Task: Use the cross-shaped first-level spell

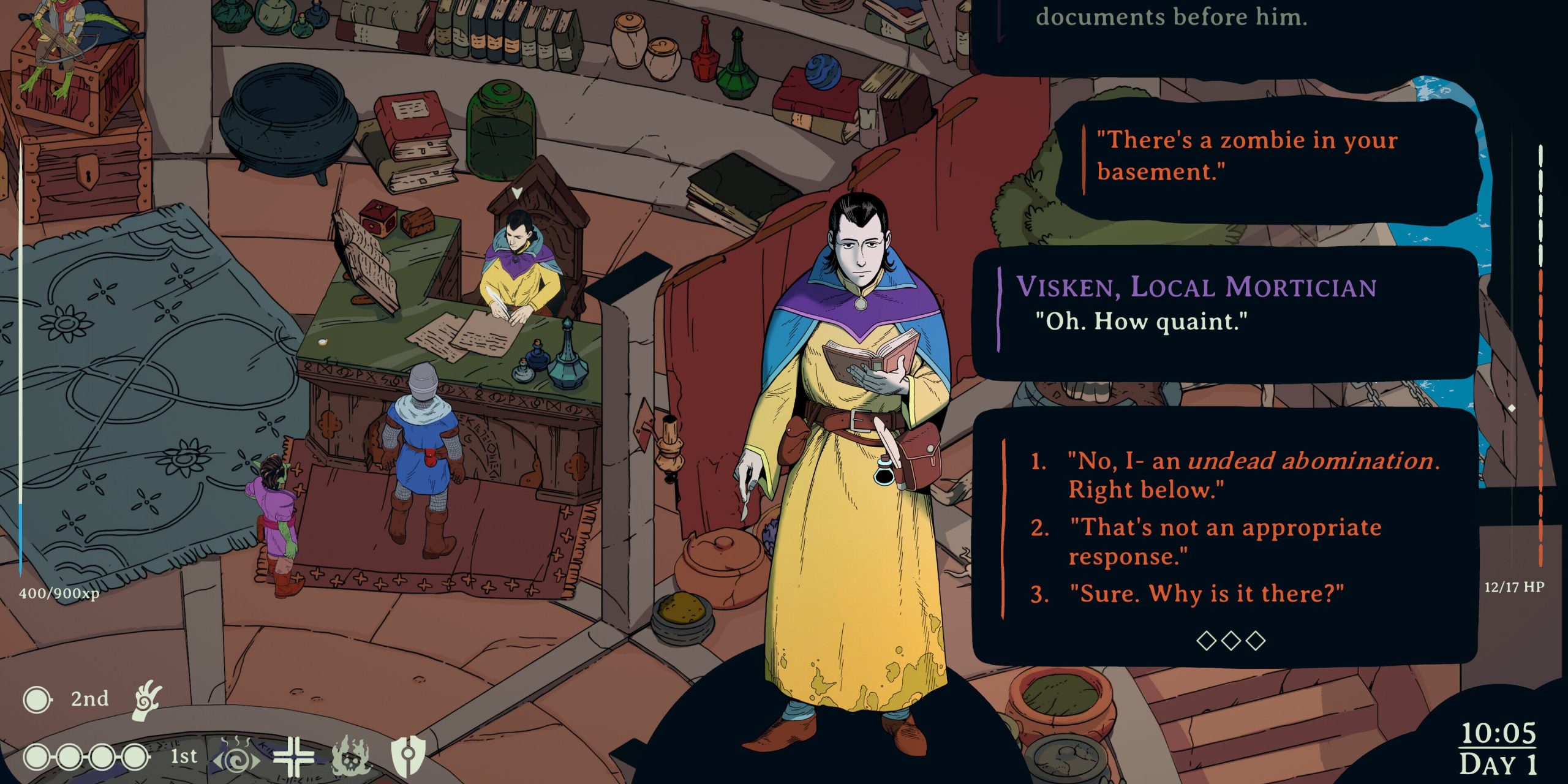Action: click(293, 758)
